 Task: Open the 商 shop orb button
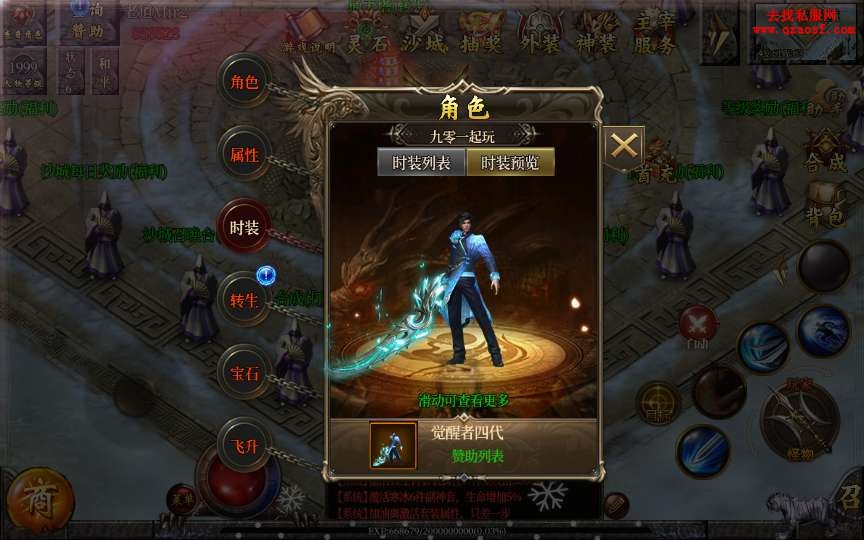40,497
